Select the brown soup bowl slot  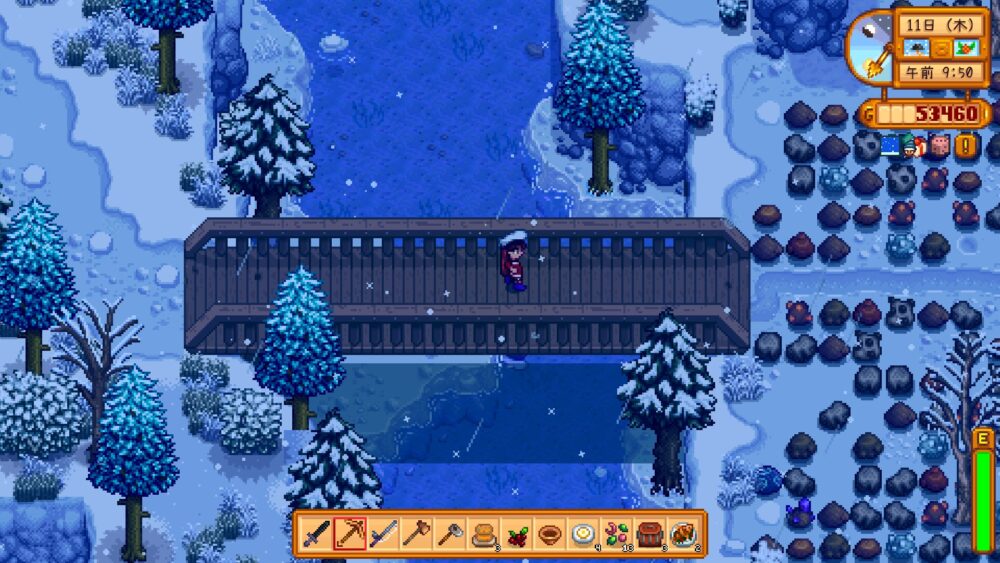(x=549, y=534)
